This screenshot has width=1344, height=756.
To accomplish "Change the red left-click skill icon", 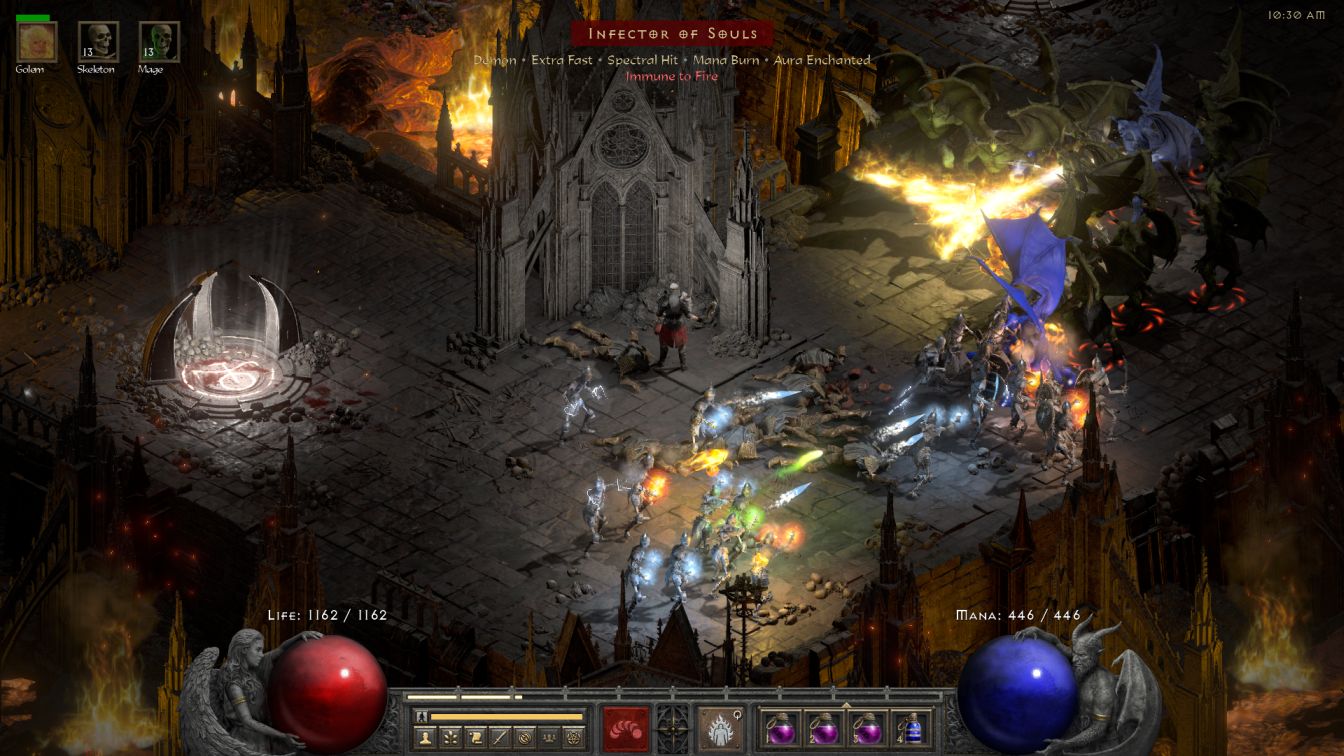I will coord(625,728).
